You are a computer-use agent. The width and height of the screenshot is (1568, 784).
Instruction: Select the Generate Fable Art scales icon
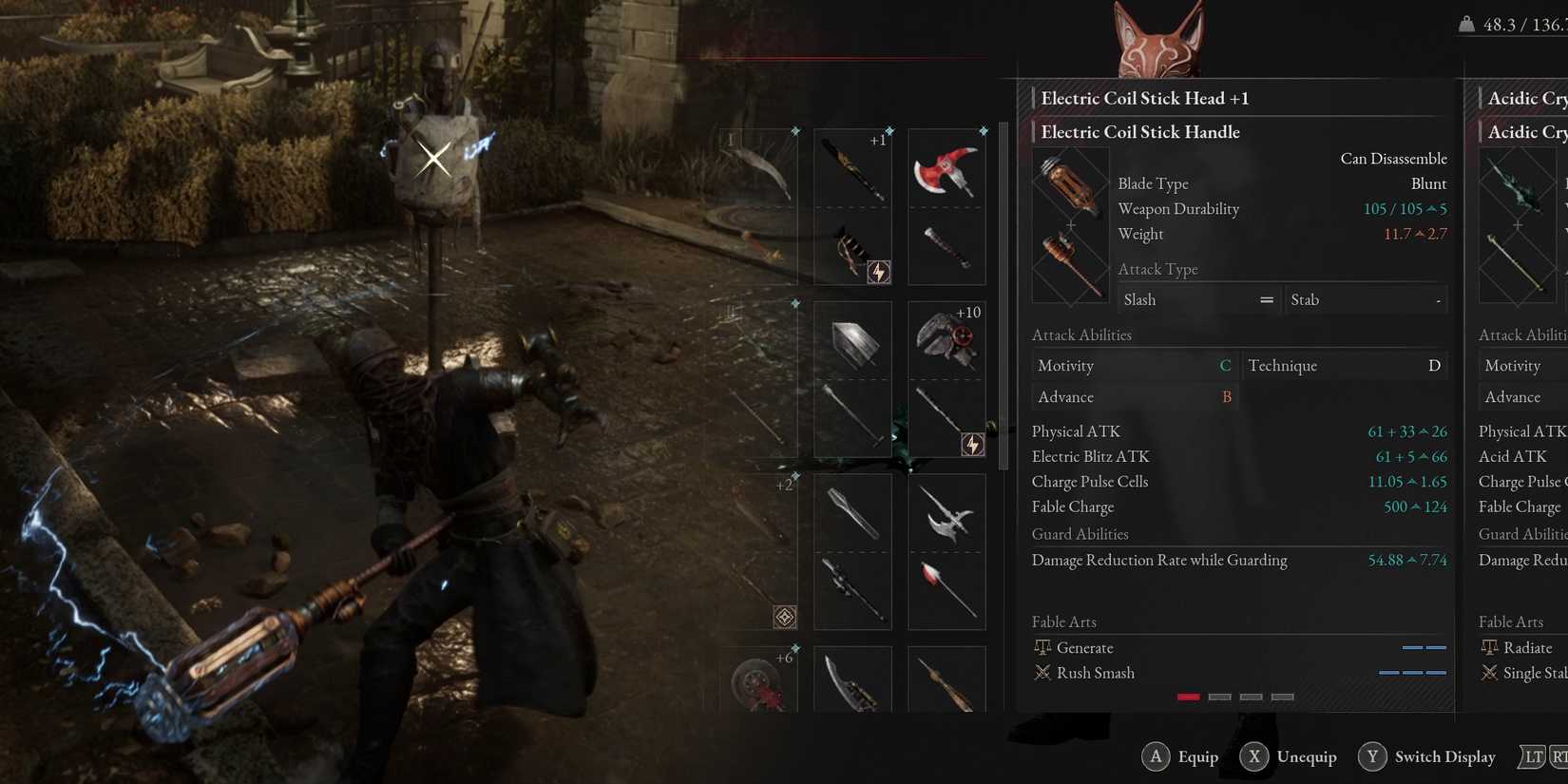1043,647
